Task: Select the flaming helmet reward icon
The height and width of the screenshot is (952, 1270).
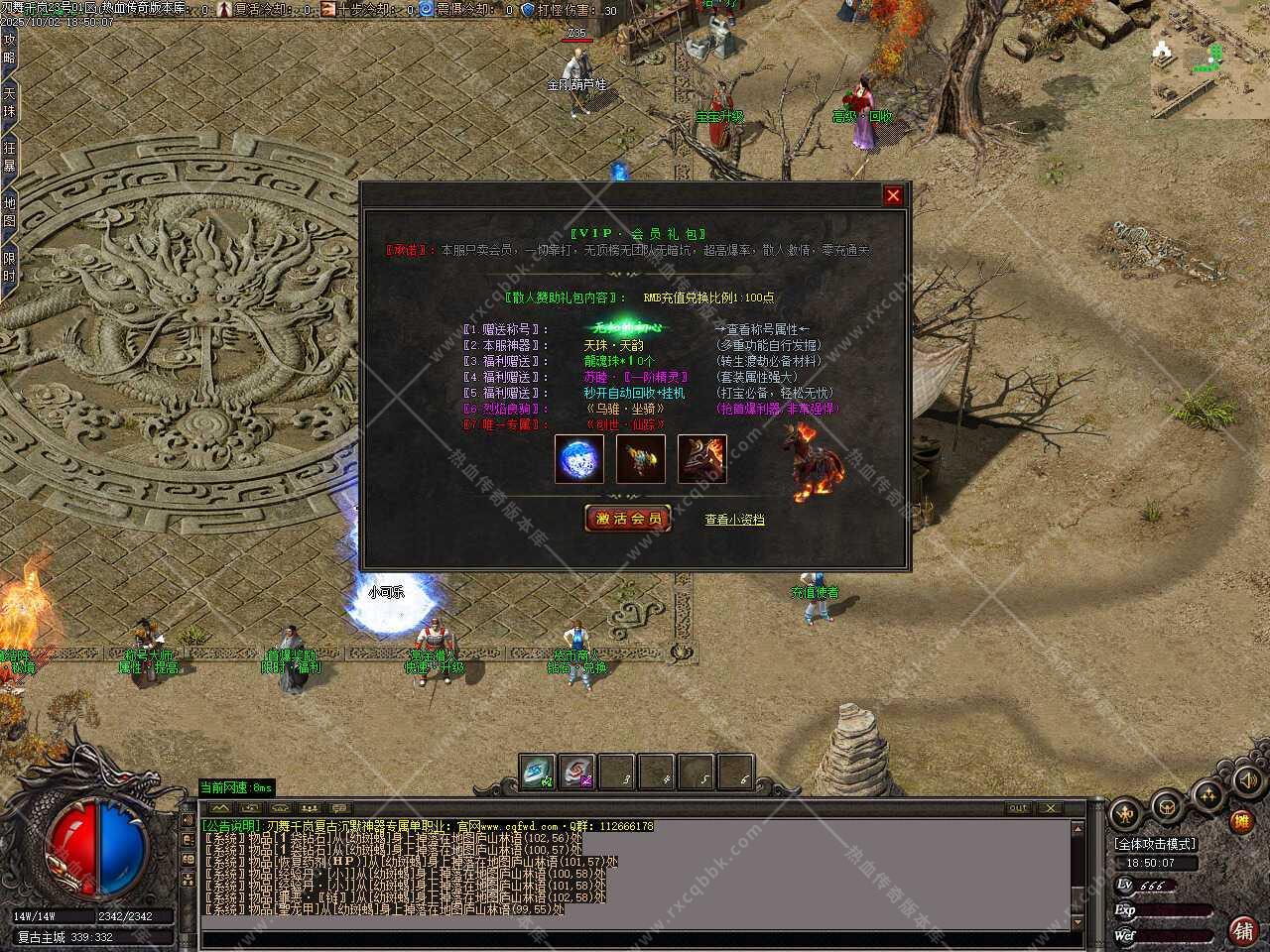Action: [x=702, y=459]
